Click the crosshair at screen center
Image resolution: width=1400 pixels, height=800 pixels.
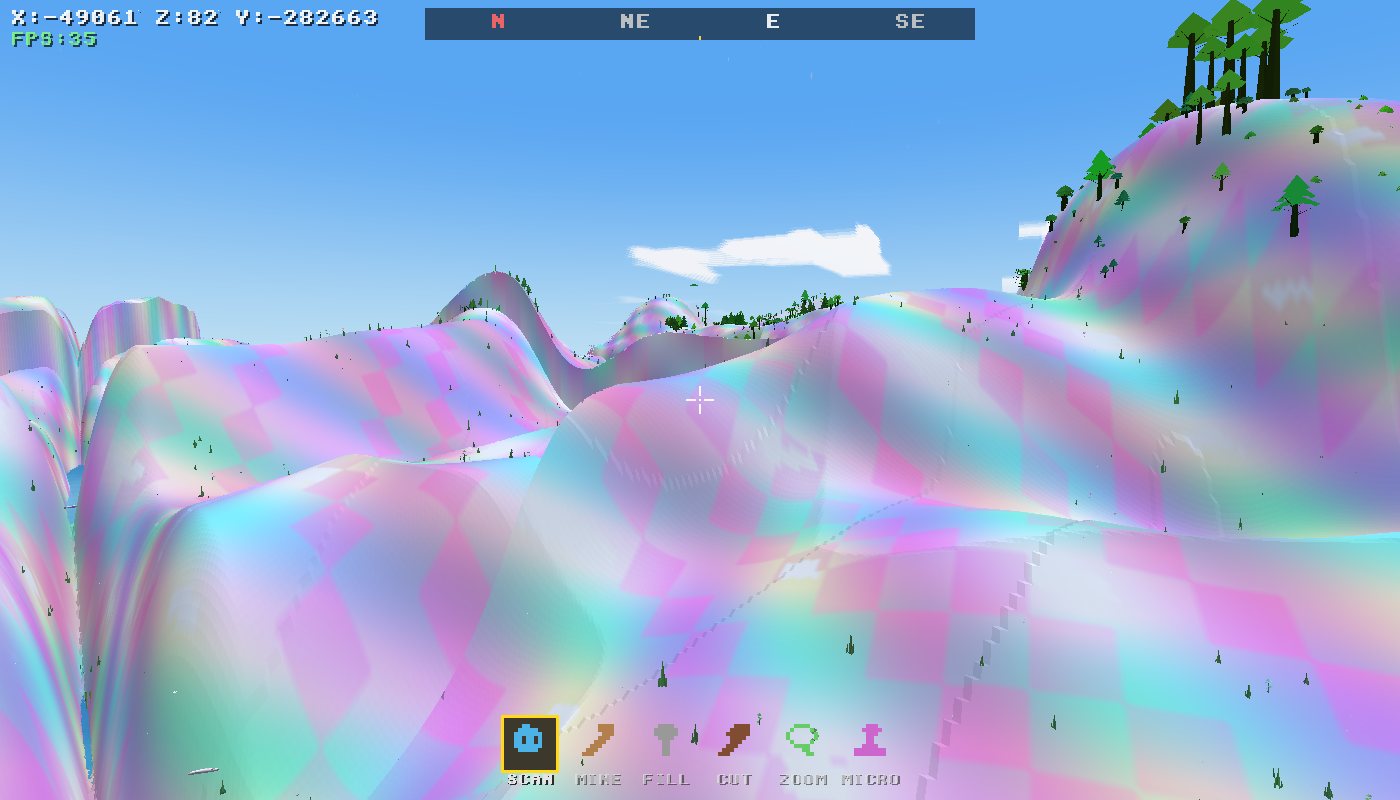(700, 400)
